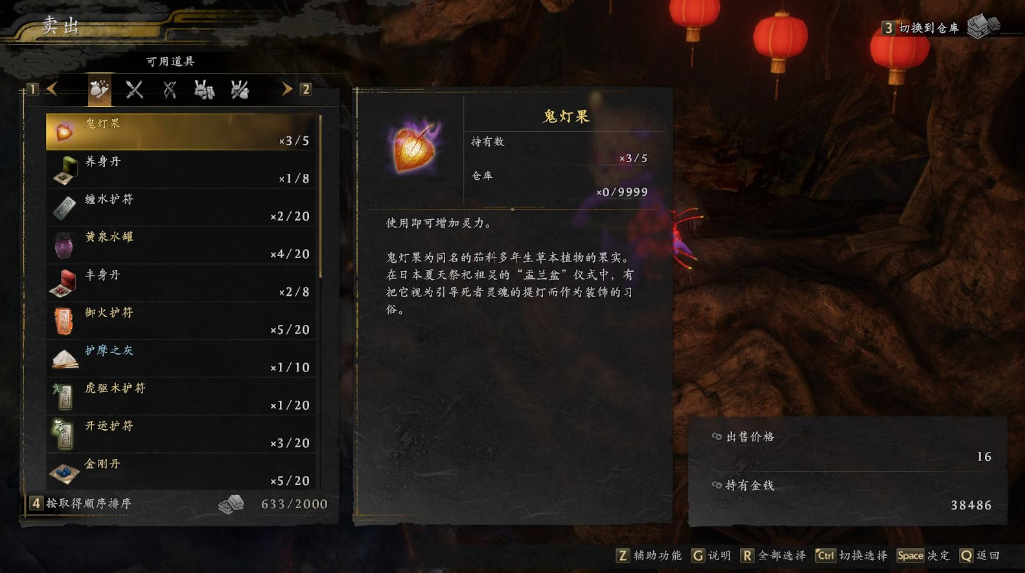Switch to the crossed swords weapons tab
The image size is (1025, 573).
click(x=134, y=90)
